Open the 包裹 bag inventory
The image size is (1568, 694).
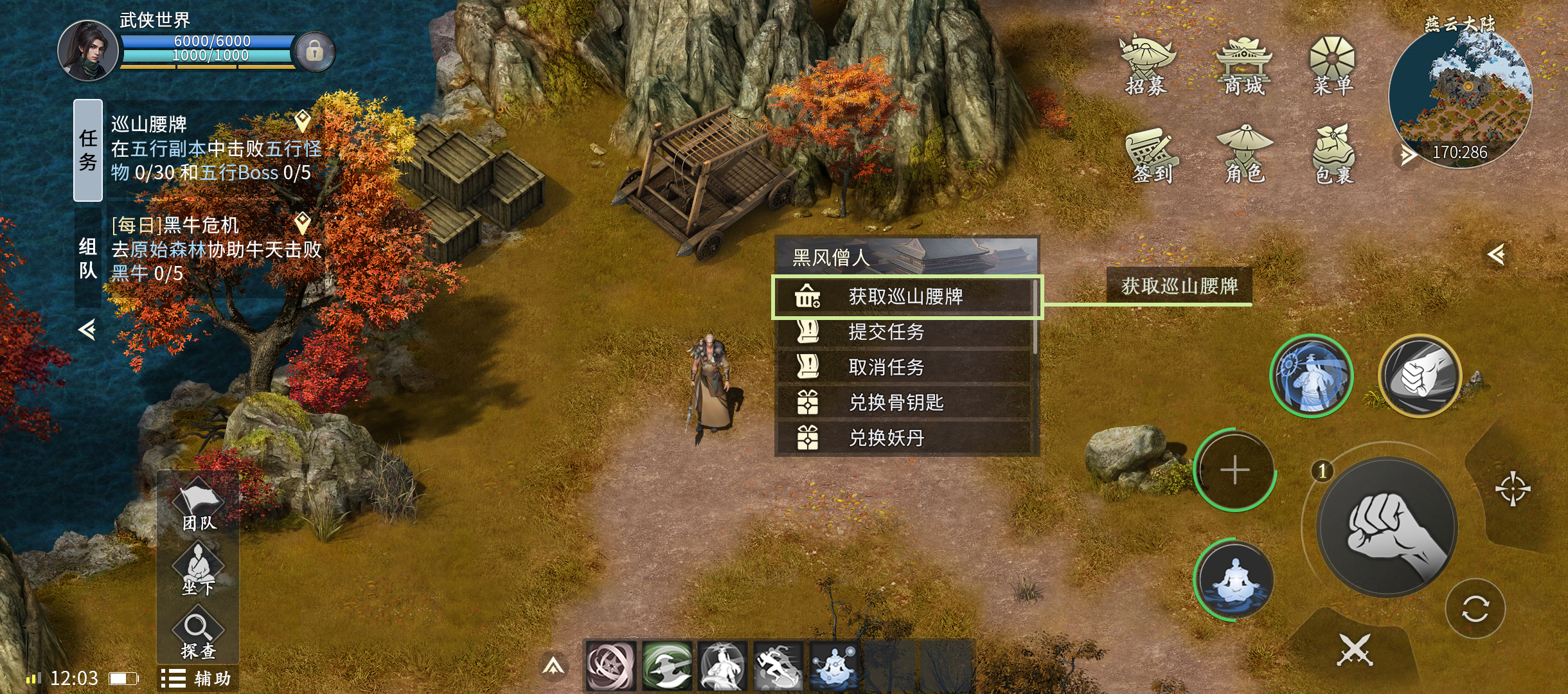click(1334, 156)
